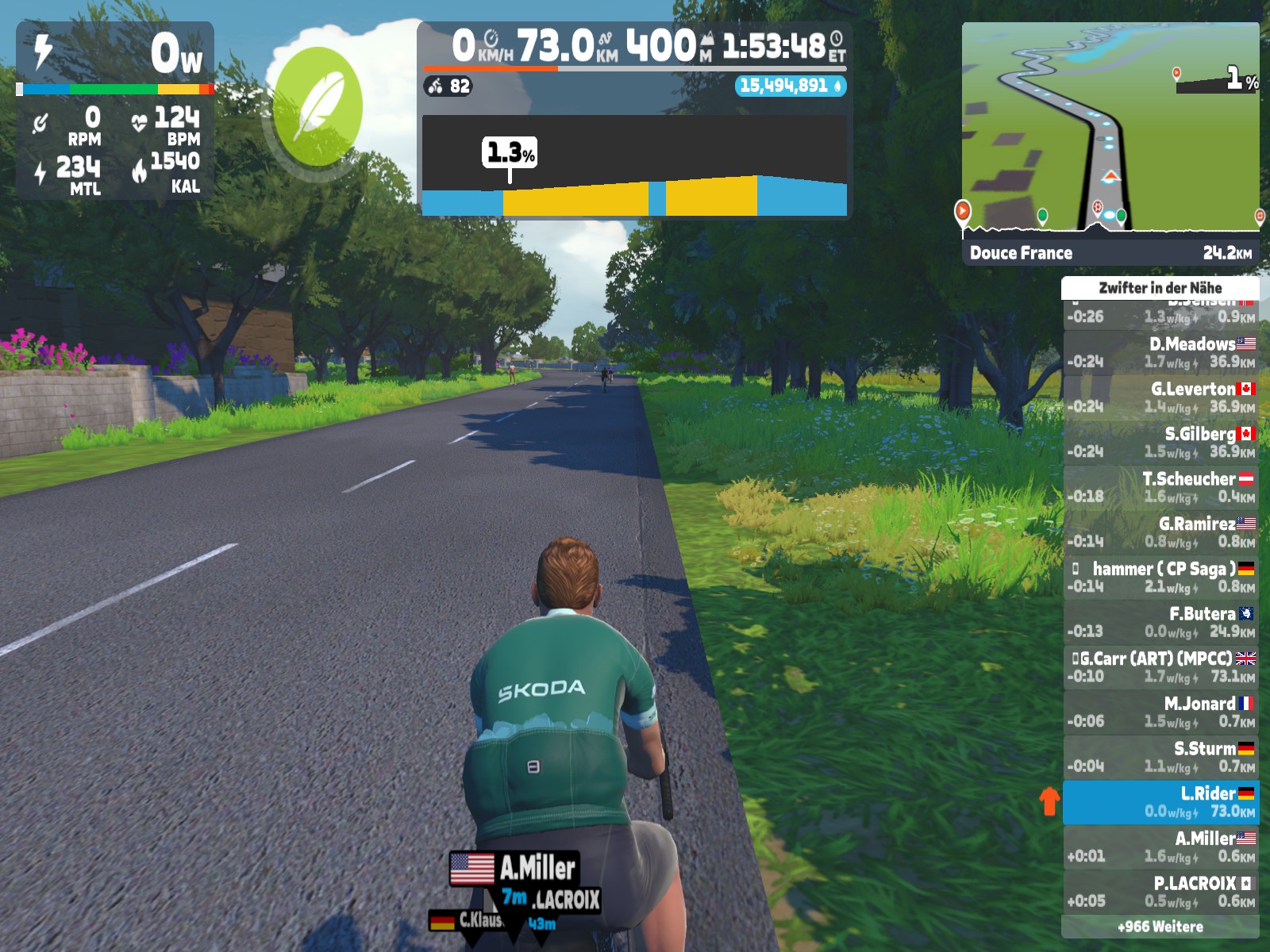Screen dimensions: 1270x952
Task: Select S.Sturm rider row
Action: (1160, 757)
